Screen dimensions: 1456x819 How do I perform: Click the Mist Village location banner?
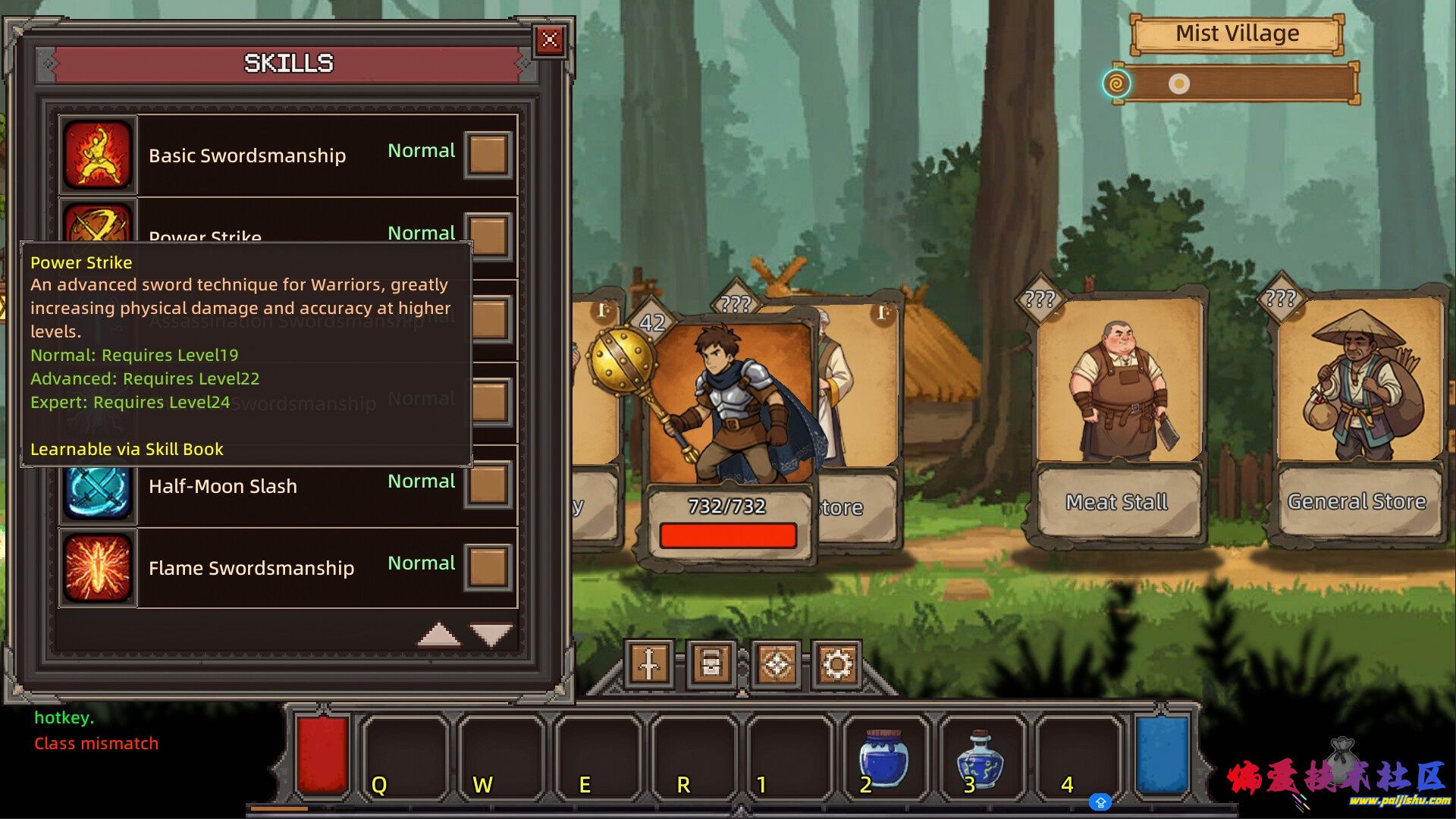pos(1237,34)
